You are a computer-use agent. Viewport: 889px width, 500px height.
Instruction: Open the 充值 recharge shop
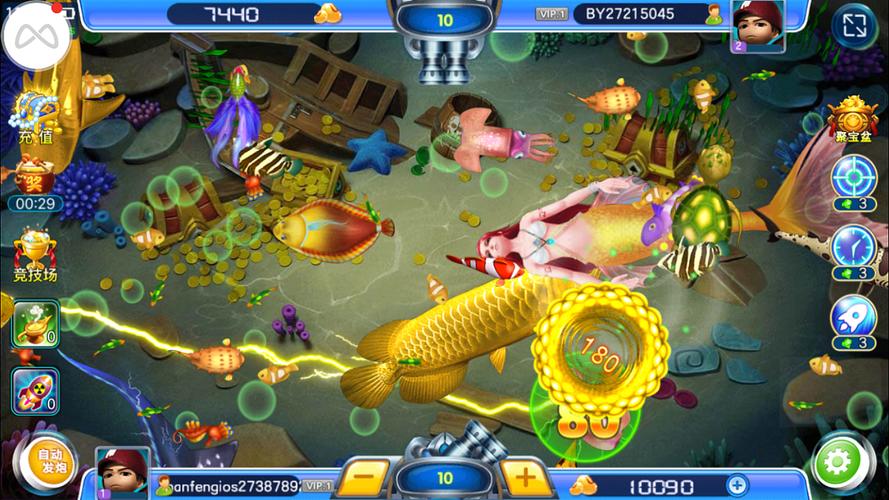point(34,117)
